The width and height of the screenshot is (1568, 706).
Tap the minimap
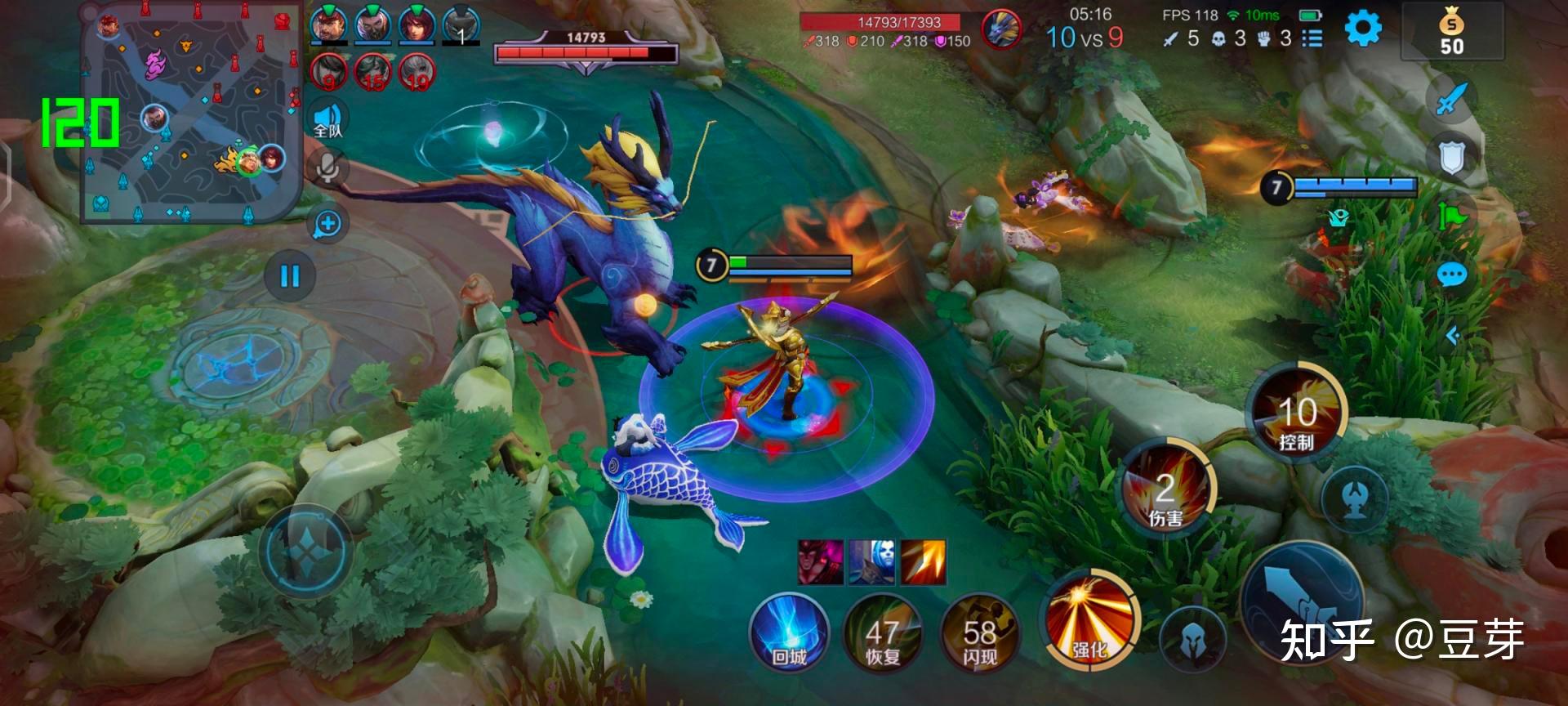[x=191, y=114]
